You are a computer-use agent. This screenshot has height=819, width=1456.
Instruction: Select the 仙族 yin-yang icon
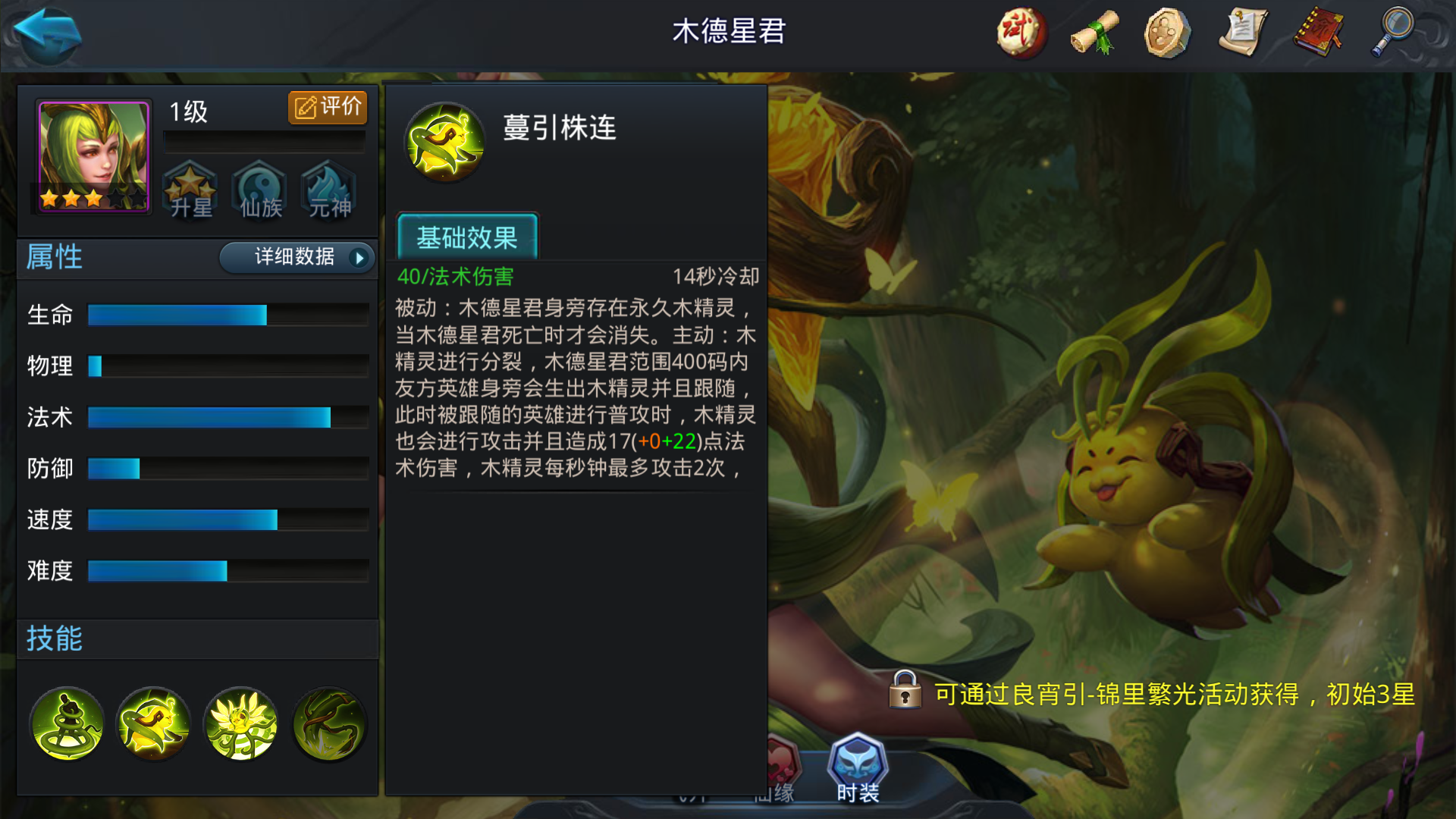click(259, 191)
